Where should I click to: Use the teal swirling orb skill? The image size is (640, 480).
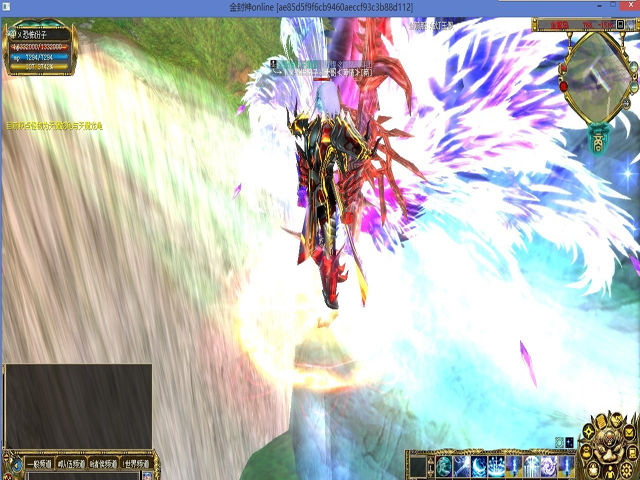443,467
